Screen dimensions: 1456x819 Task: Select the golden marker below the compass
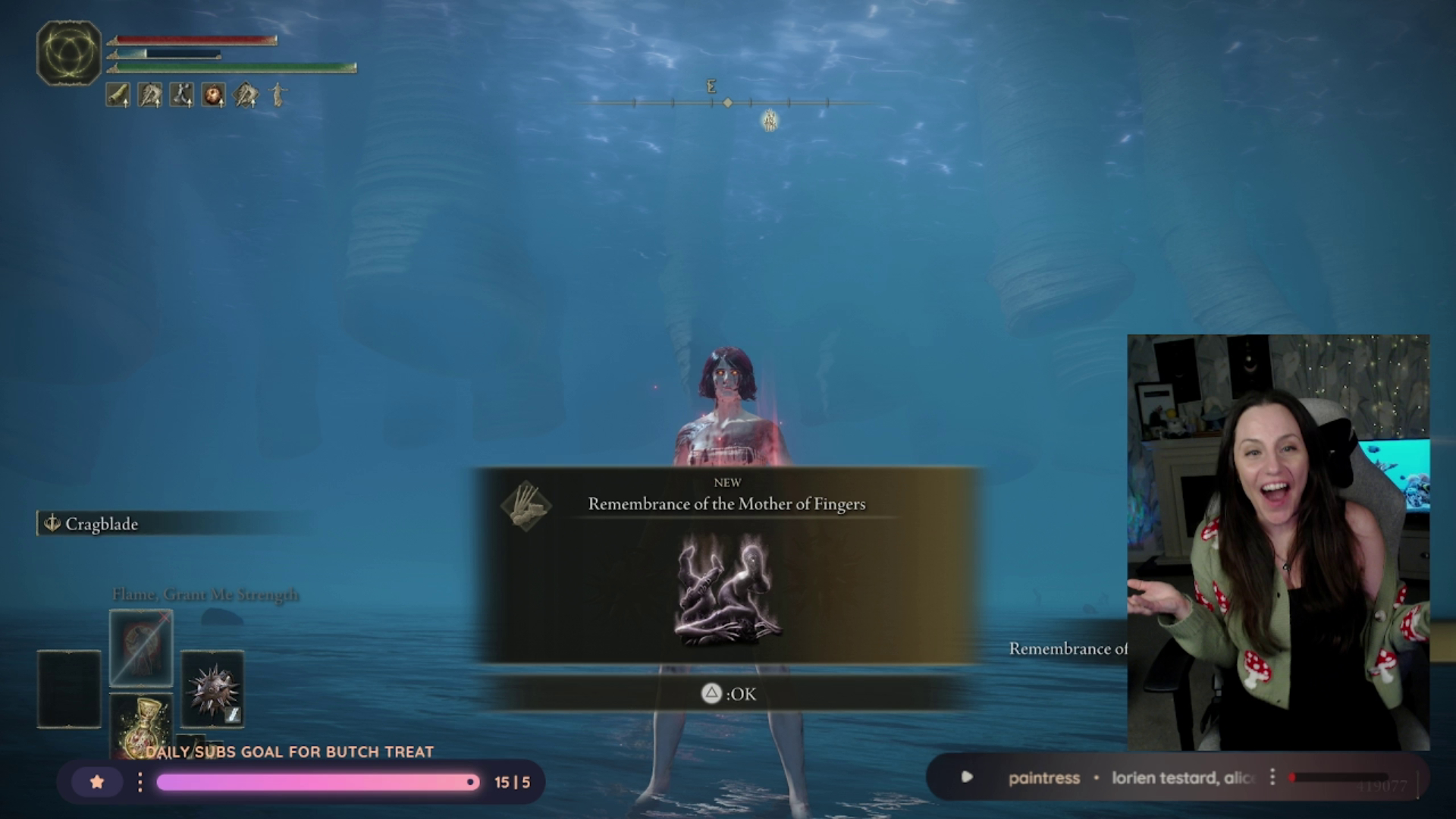click(770, 120)
